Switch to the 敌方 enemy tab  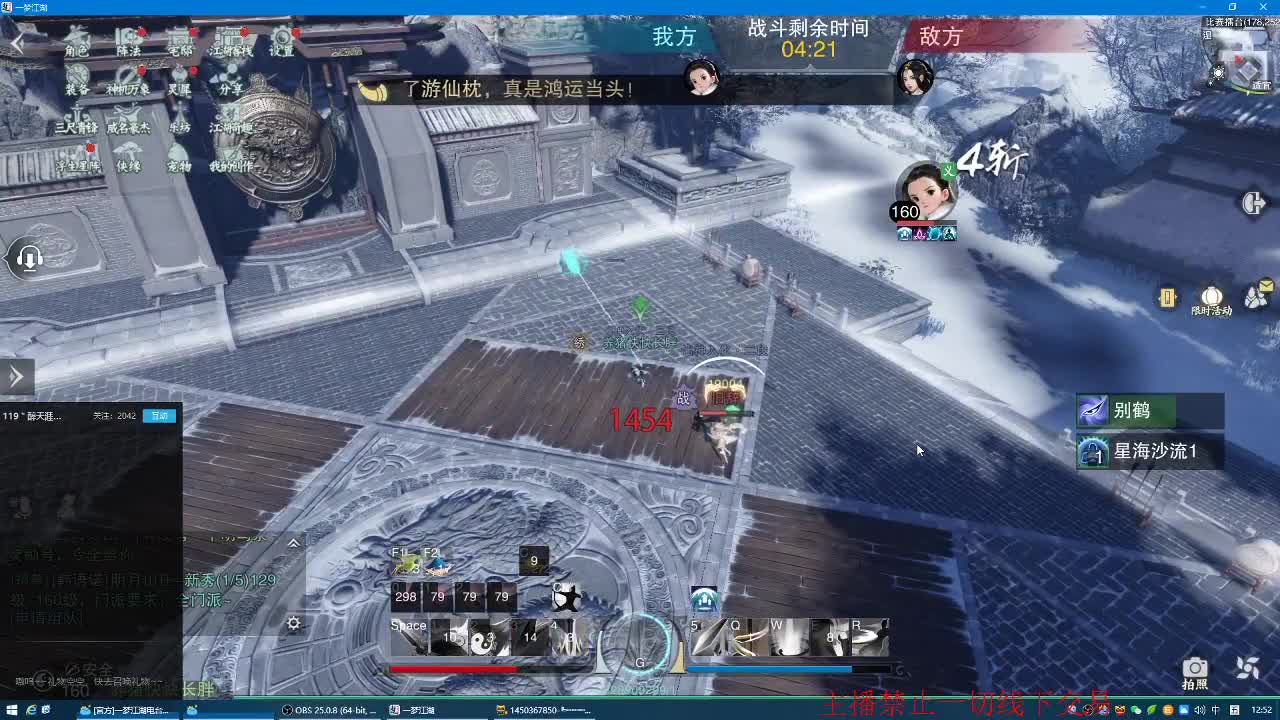click(x=941, y=37)
